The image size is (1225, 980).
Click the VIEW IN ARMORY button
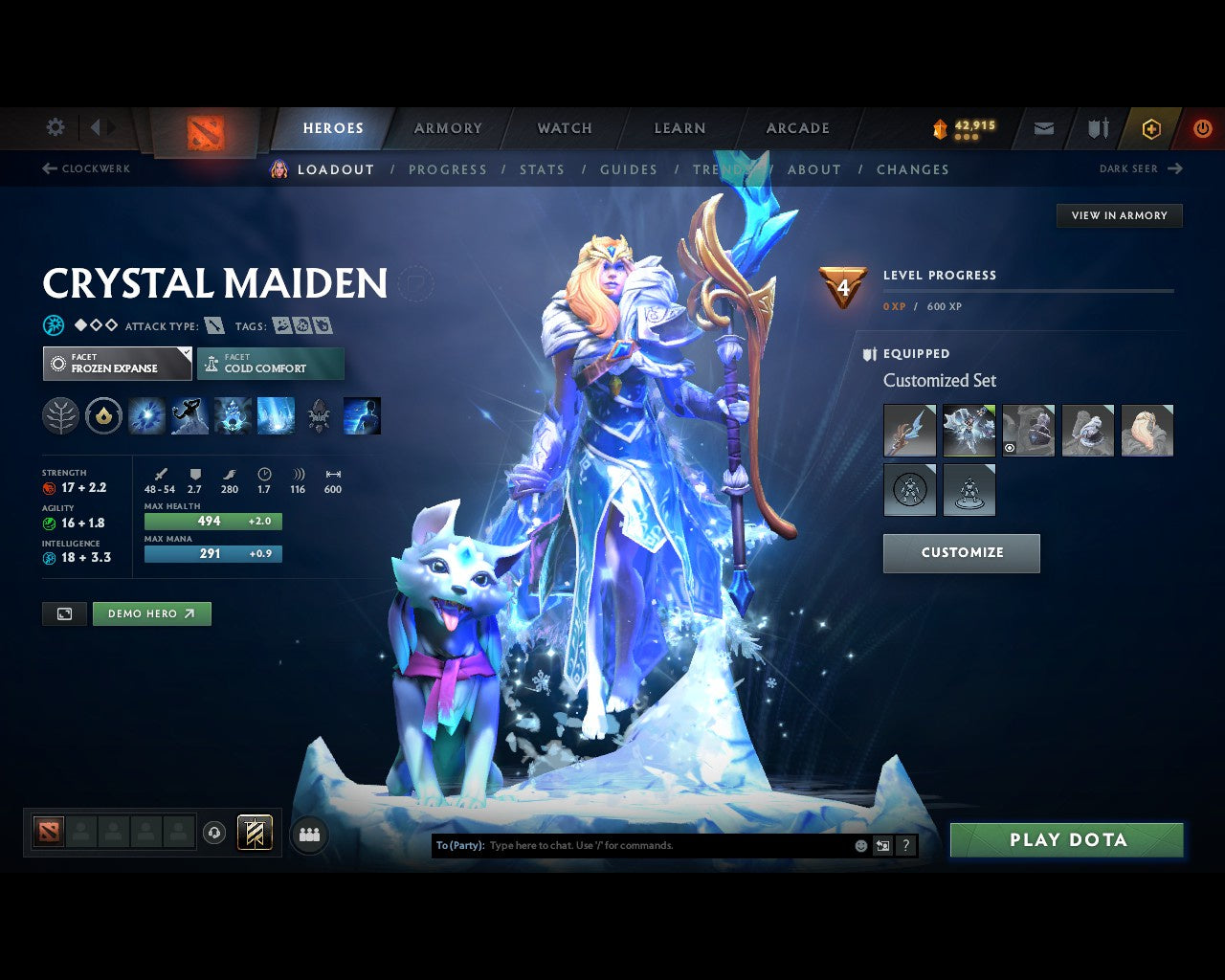[1119, 215]
